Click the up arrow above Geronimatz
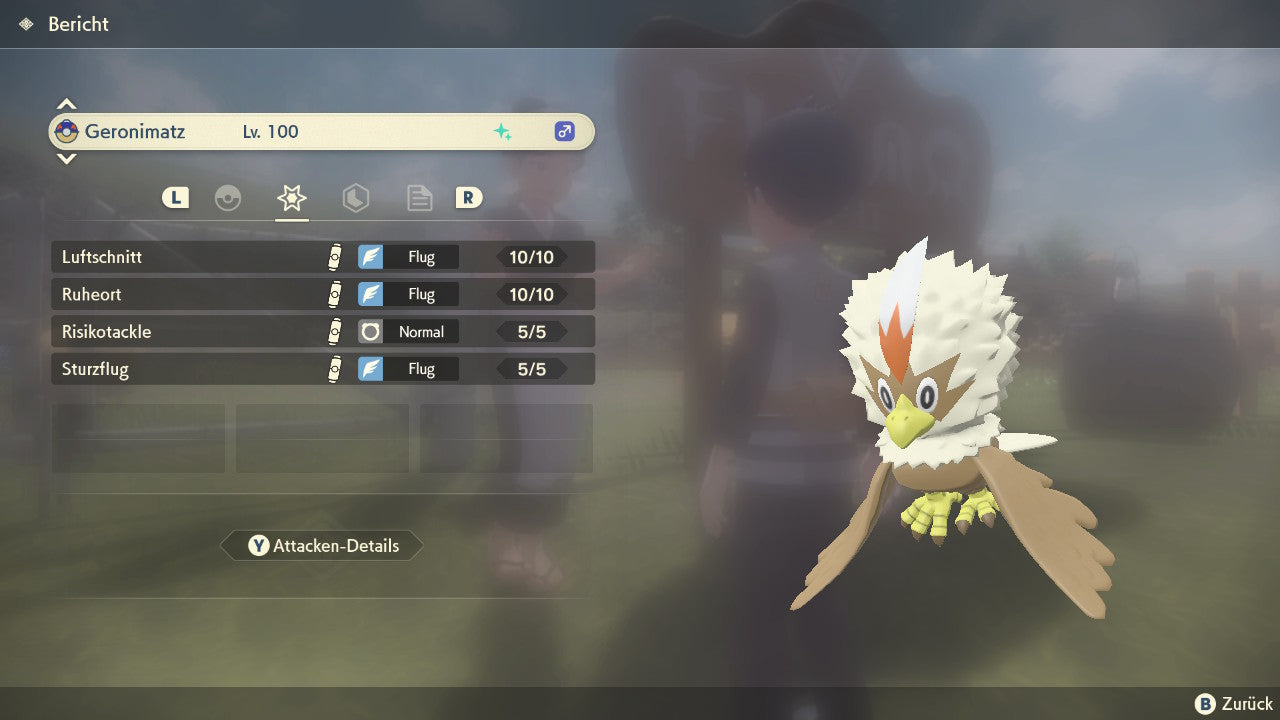The height and width of the screenshot is (720, 1280). point(66,104)
